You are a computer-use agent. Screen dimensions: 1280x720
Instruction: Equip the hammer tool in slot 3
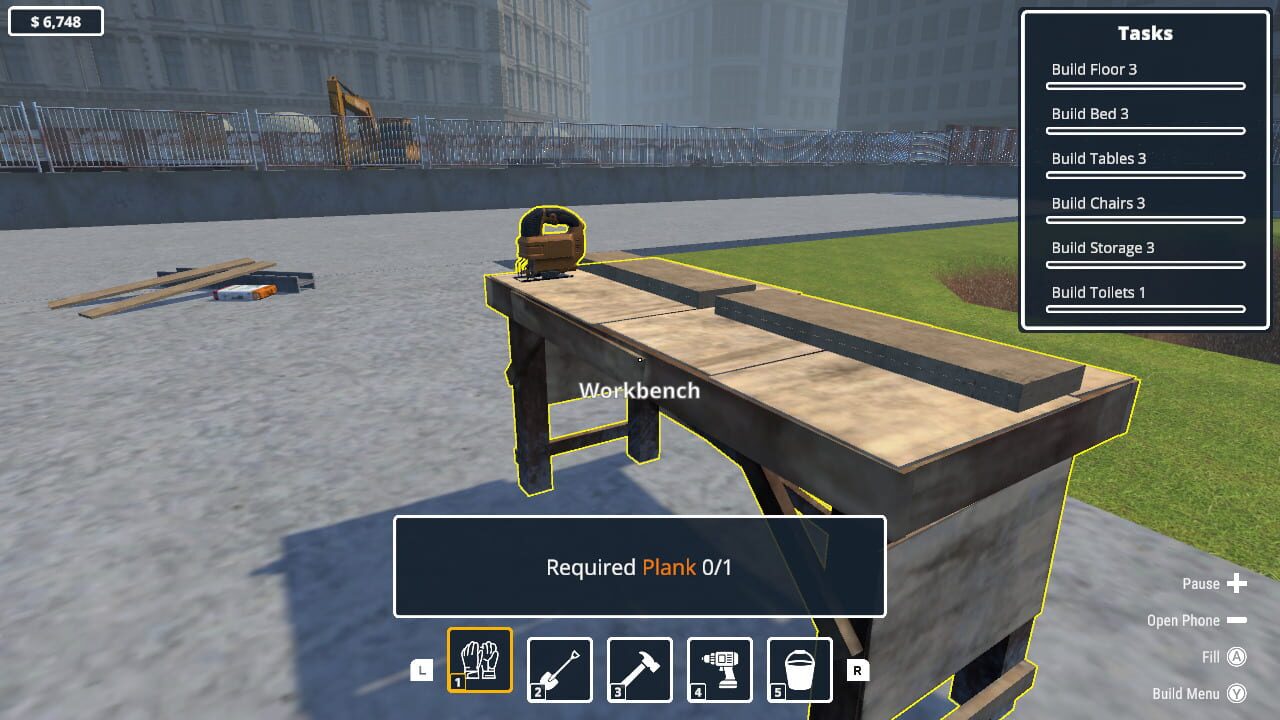[639, 668]
